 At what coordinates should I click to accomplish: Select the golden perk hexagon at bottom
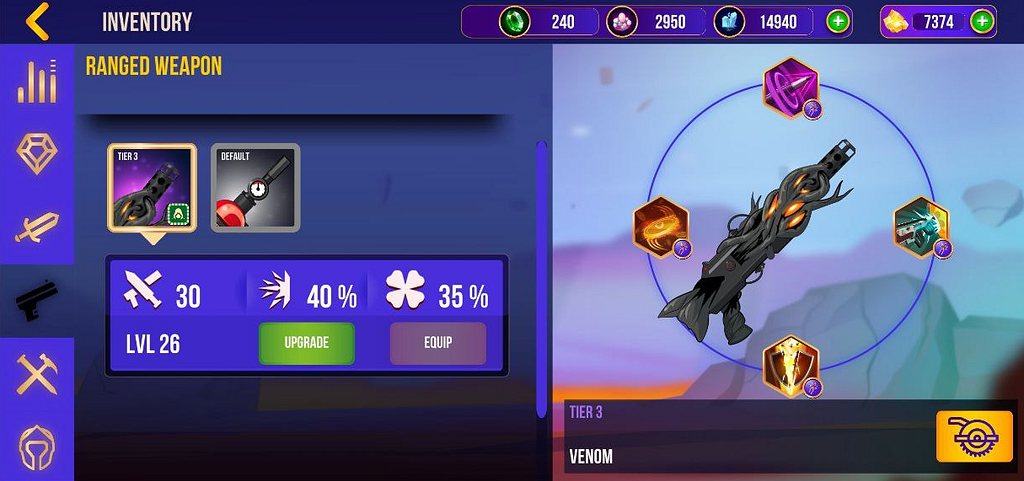tap(791, 366)
